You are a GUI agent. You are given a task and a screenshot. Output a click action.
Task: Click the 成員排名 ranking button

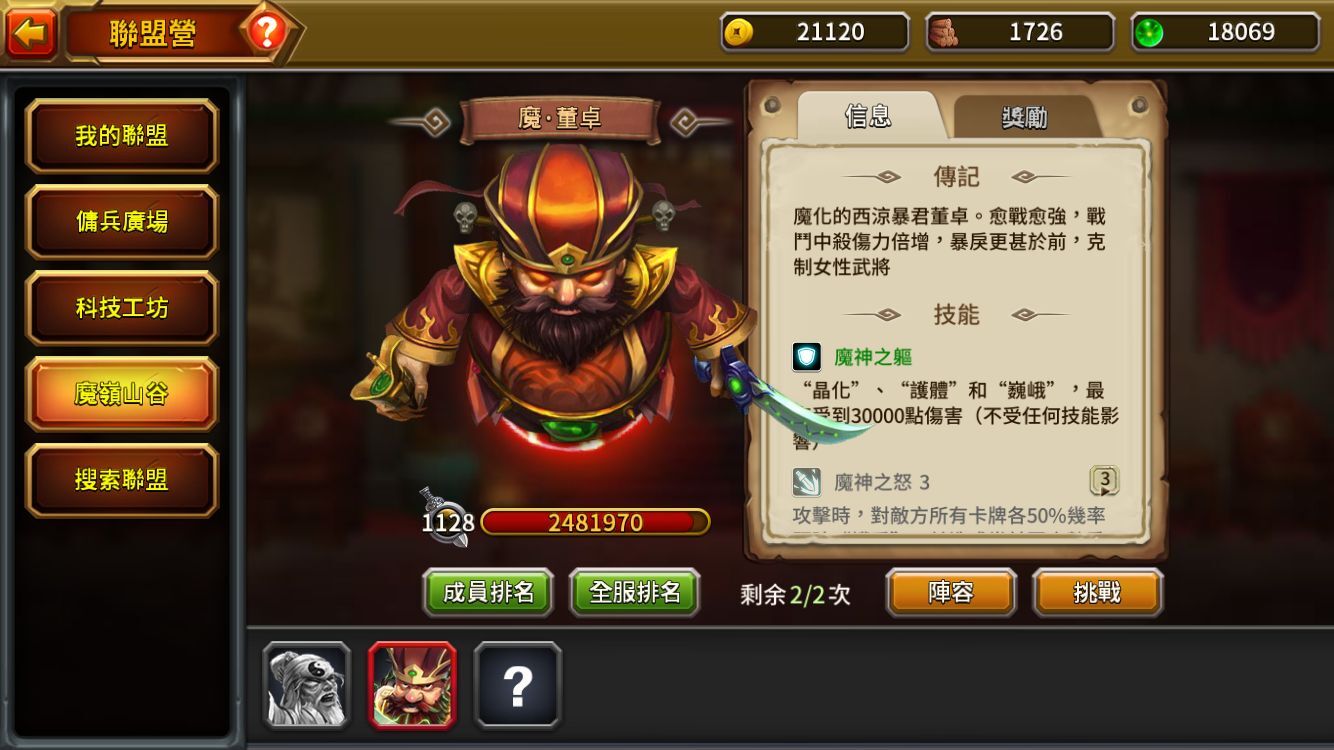pyautogui.click(x=488, y=591)
